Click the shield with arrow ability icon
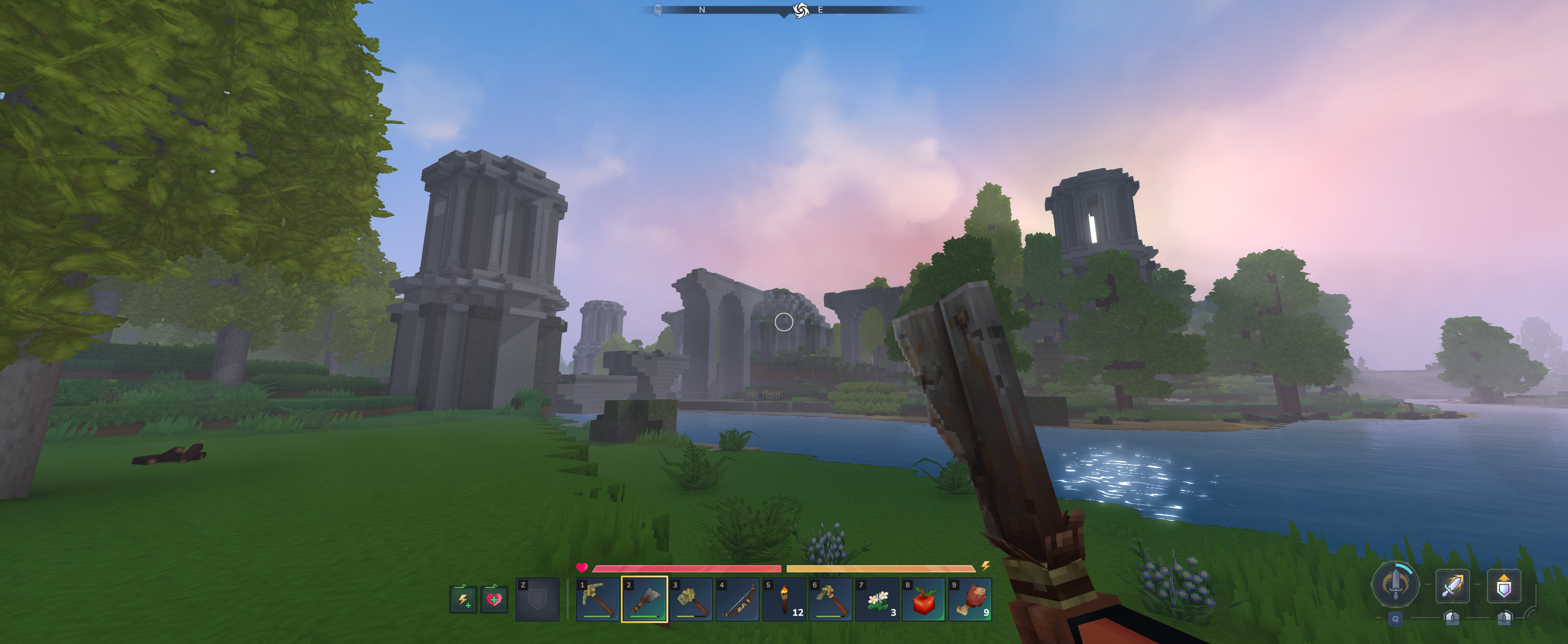The width and height of the screenshot is (1568, 644). [x=1503, y=586]
